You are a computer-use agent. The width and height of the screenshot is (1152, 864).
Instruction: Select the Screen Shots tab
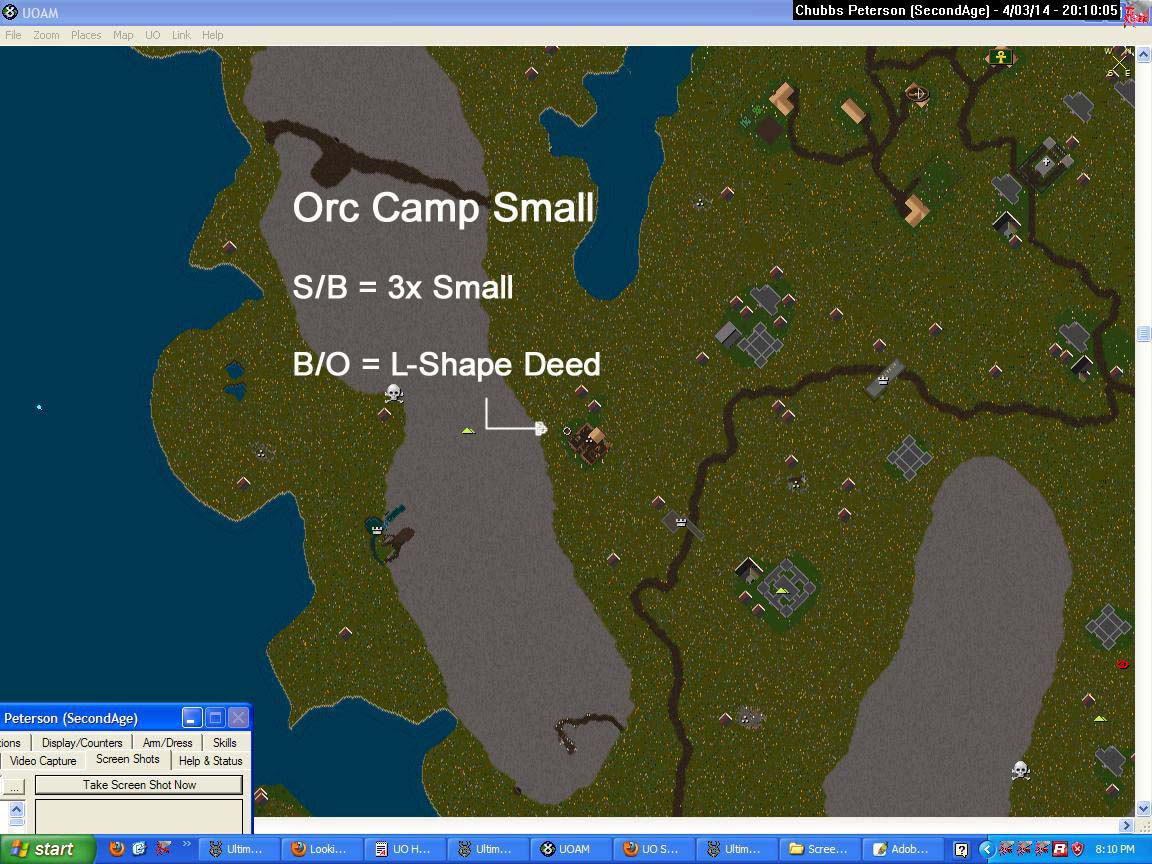(128, 760)
